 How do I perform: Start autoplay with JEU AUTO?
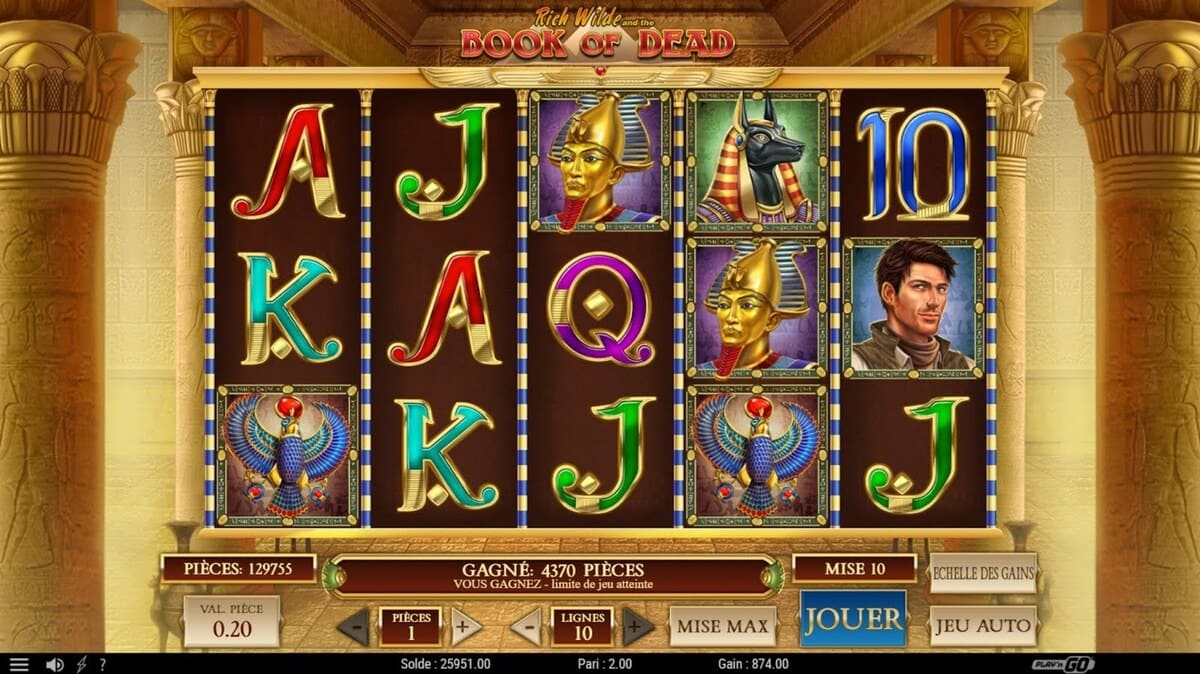tap(983, 627)
